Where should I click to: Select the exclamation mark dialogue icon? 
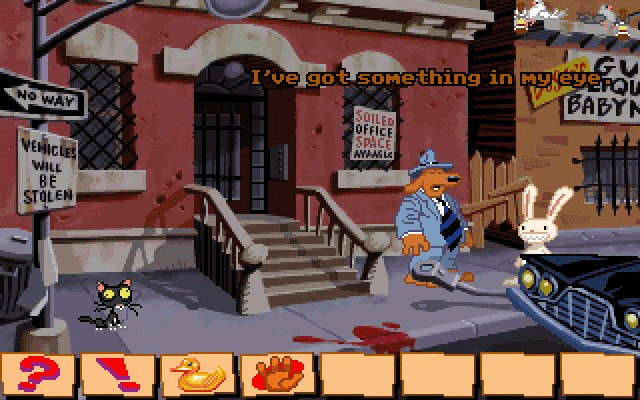[x=119, y=375]
